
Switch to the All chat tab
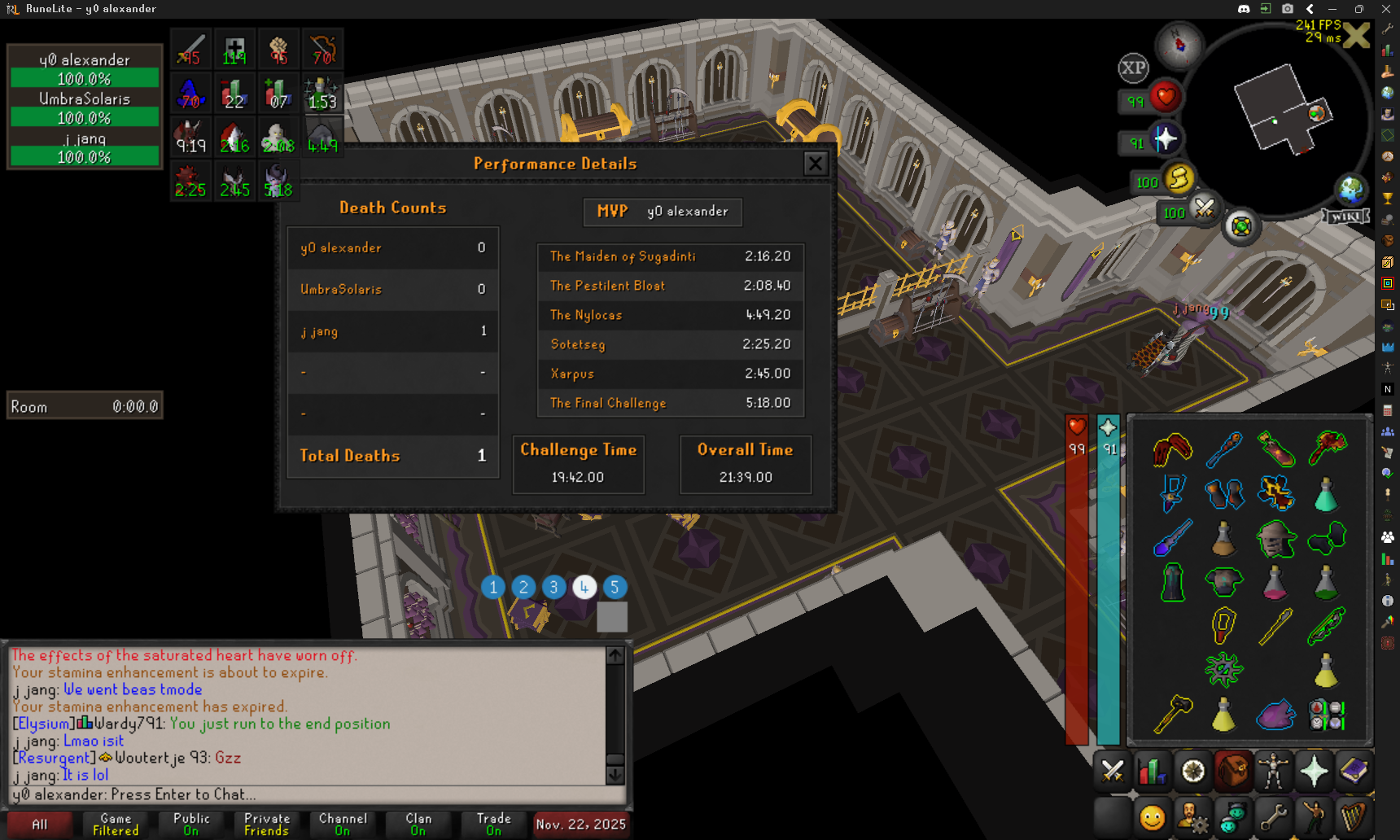pos(39,825)
